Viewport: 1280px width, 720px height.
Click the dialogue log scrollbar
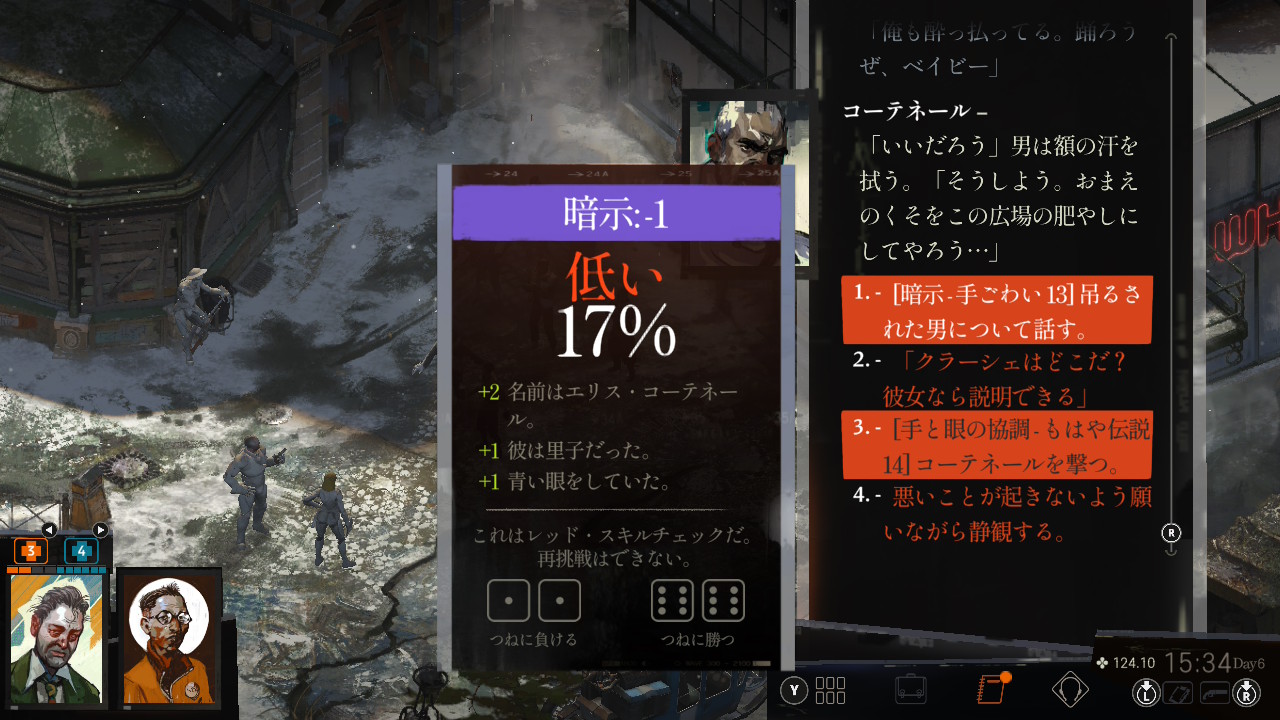1172,290
